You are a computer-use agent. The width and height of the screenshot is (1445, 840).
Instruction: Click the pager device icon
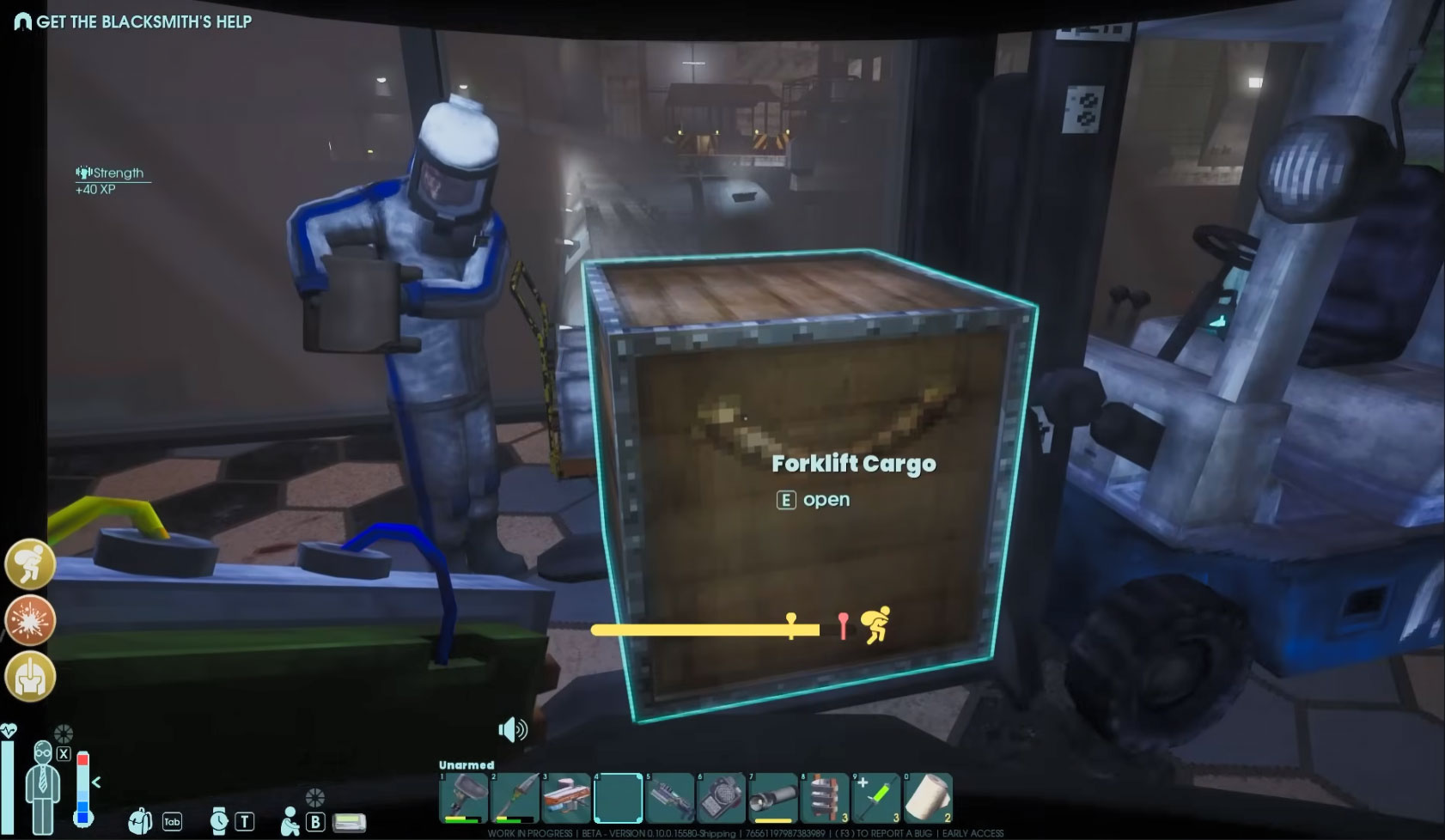pyautogui.click(x=349, y=822)
